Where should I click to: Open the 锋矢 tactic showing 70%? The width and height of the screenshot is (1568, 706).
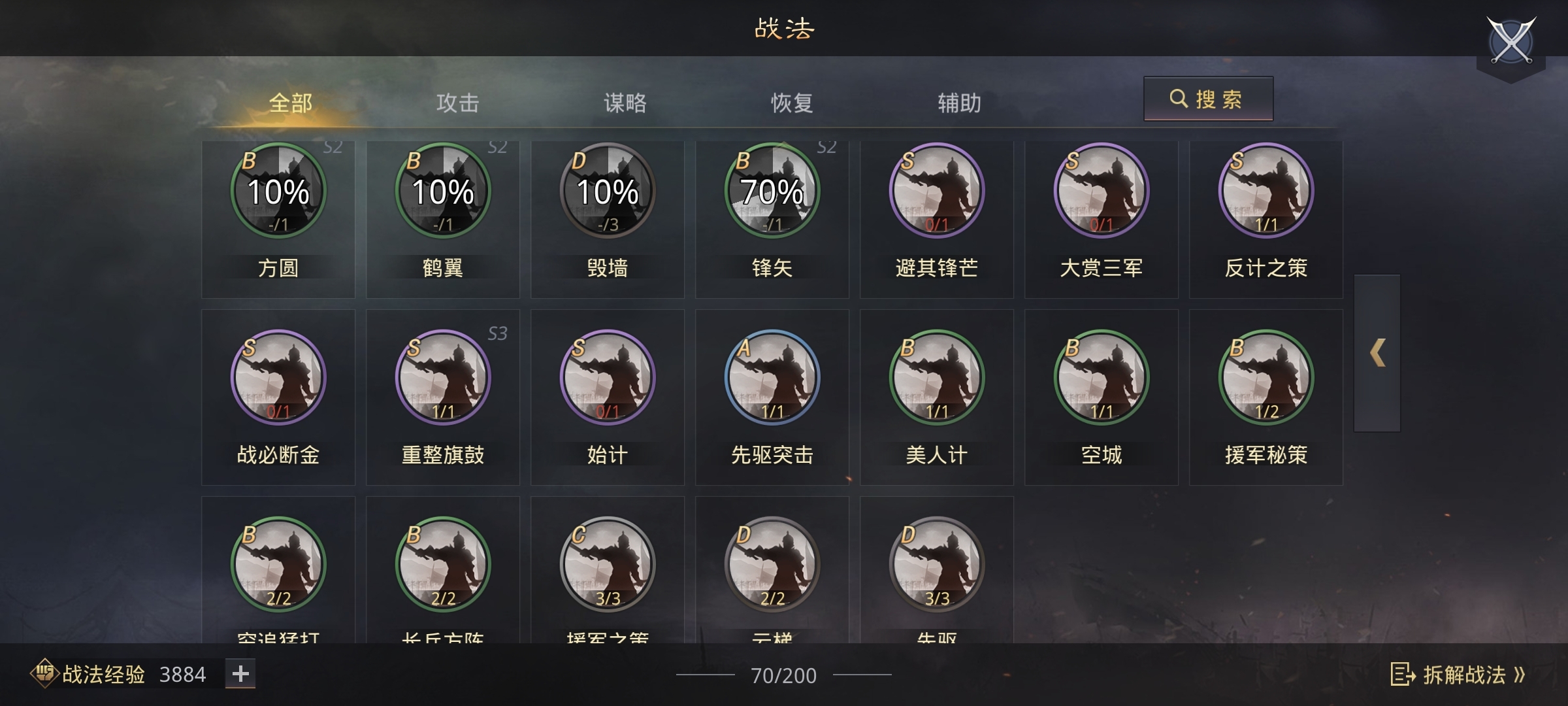(772, 190)
